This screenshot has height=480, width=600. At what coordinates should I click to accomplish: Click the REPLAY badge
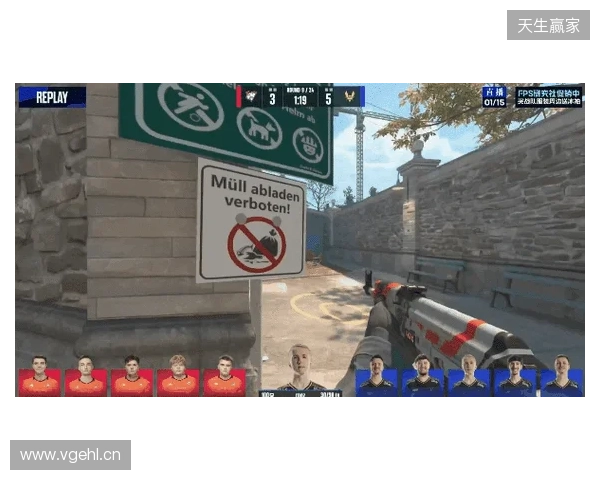coord(52,97)
